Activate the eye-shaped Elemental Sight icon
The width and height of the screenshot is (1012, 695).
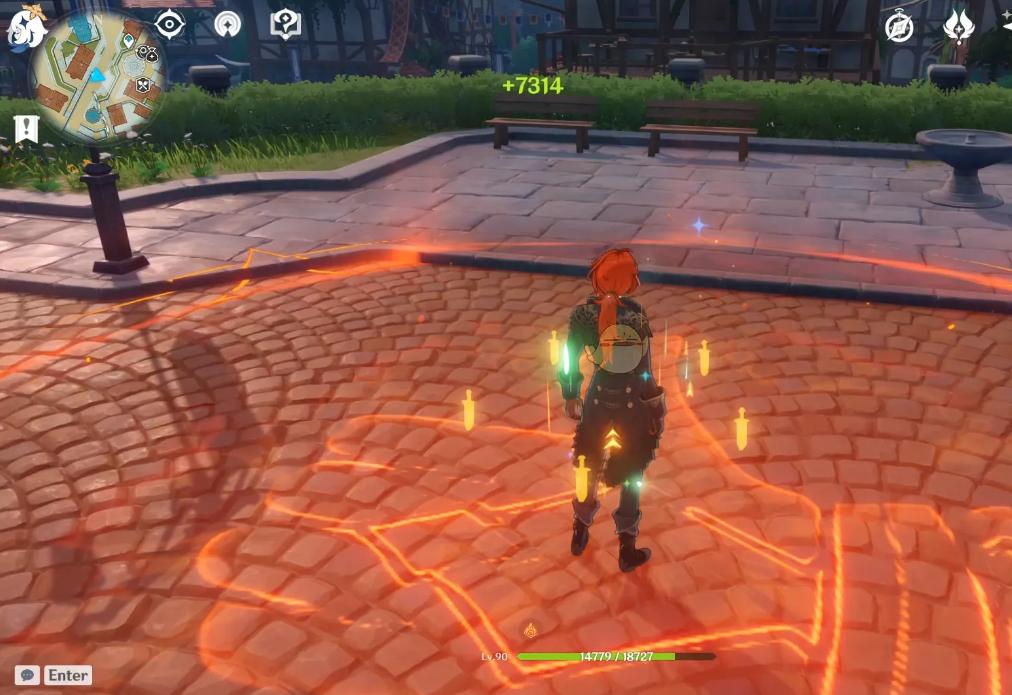(x=170, y=23)
